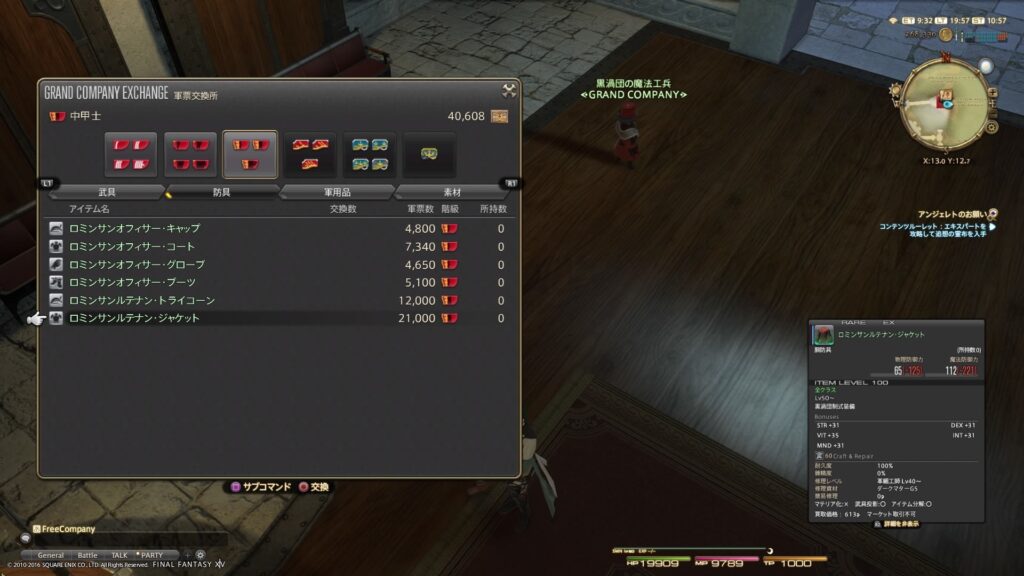Open the minimap
The image size is (1024, 576).
pyautogui.click(x=942, y=104)
